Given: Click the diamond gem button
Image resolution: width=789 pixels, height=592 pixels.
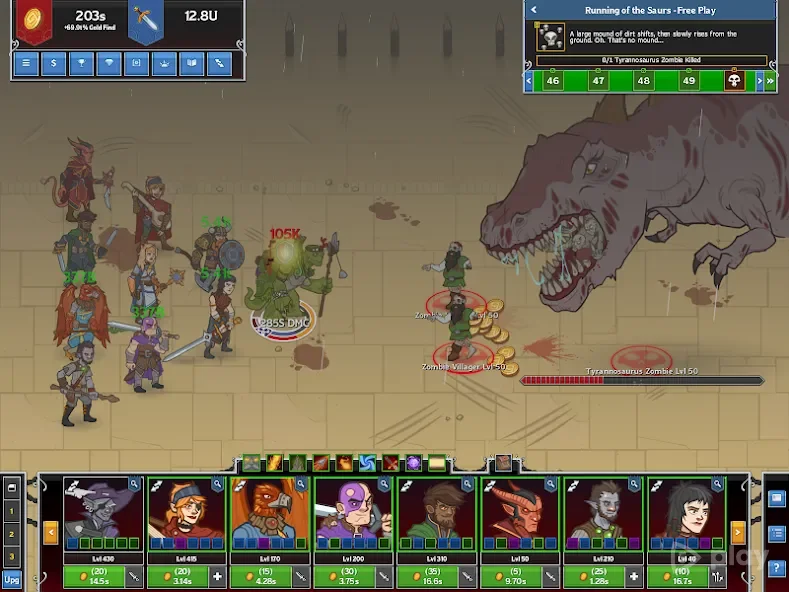Looking at the screenshot, I should pos(108,64).
